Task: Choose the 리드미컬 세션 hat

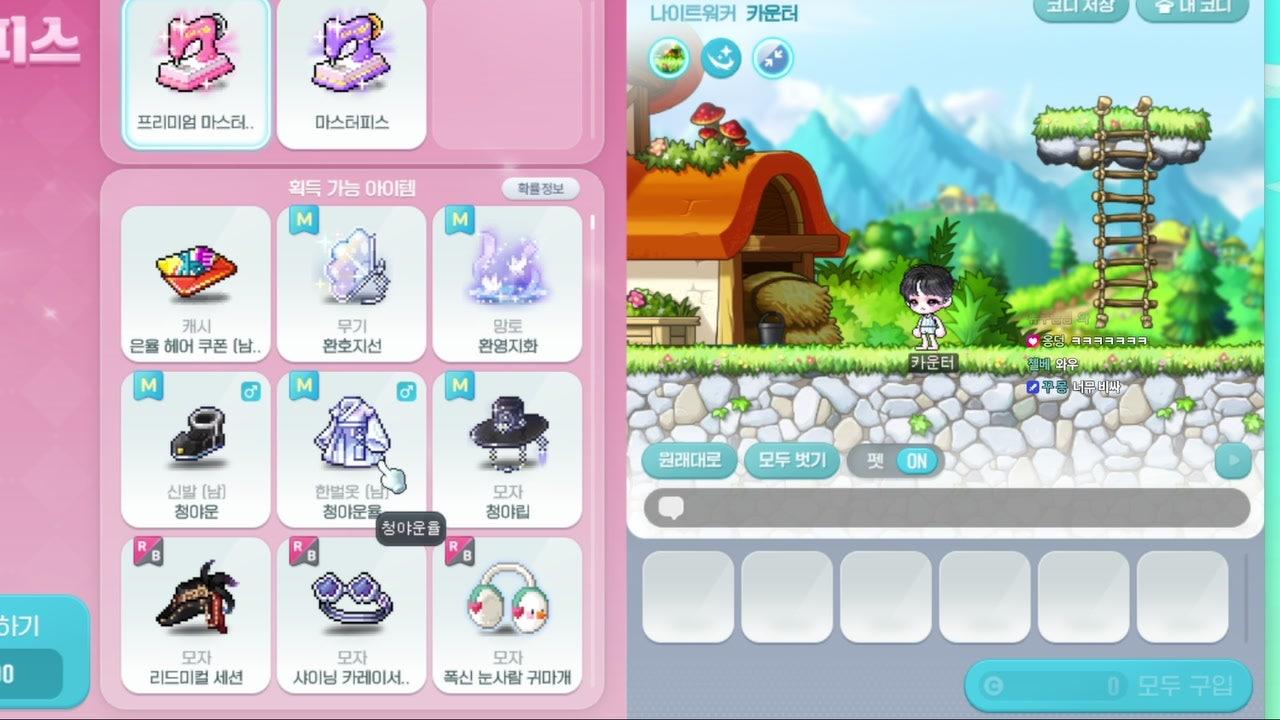Action: pos(196,614)
